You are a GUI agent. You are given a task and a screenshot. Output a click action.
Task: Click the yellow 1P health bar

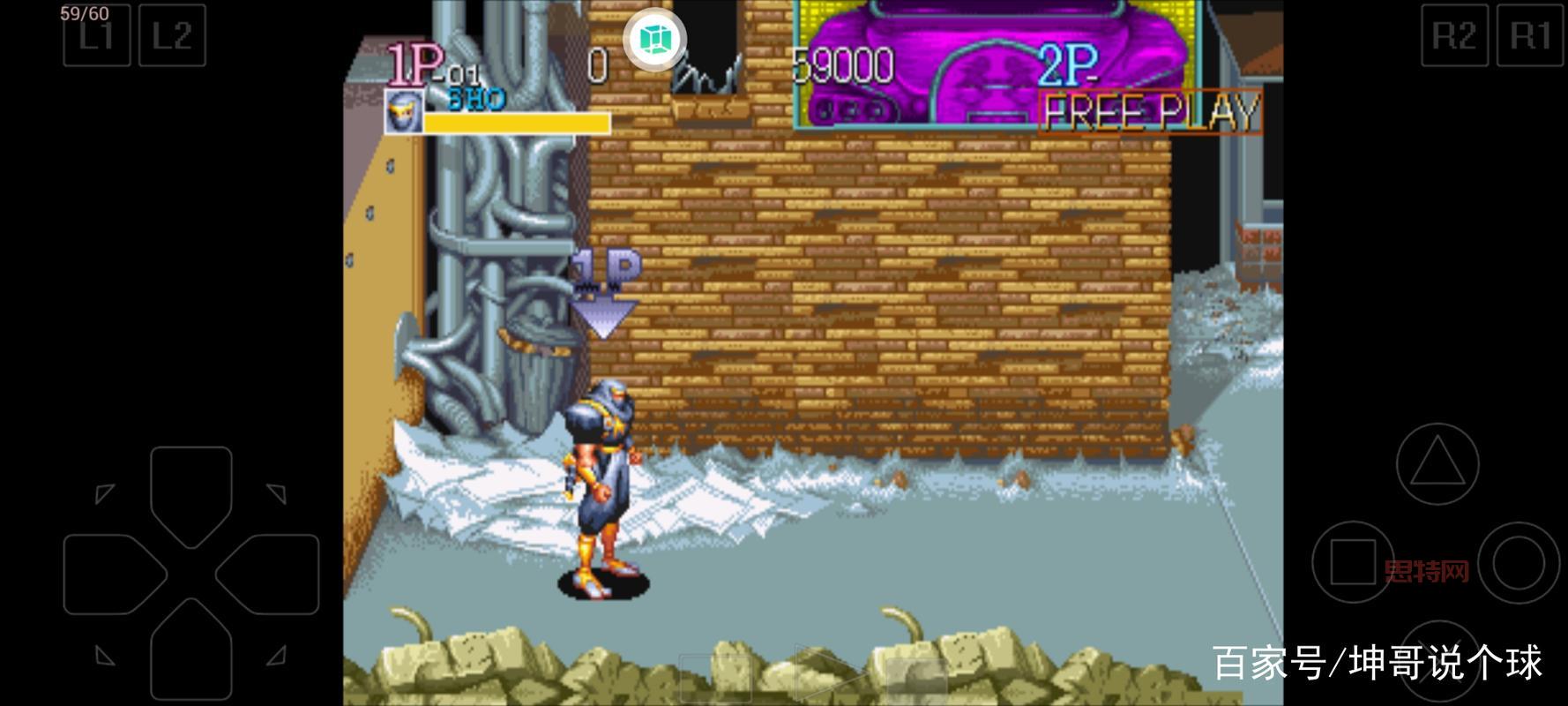pos(516,124)
